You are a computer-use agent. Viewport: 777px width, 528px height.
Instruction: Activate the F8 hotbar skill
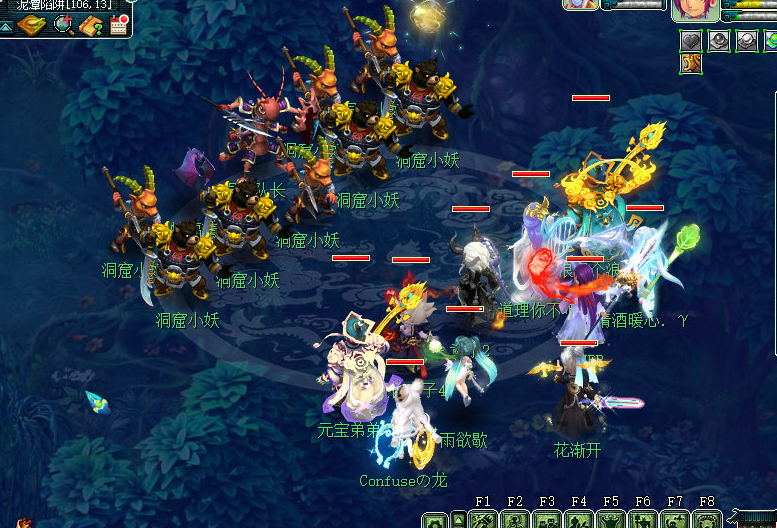pos(707,520)
